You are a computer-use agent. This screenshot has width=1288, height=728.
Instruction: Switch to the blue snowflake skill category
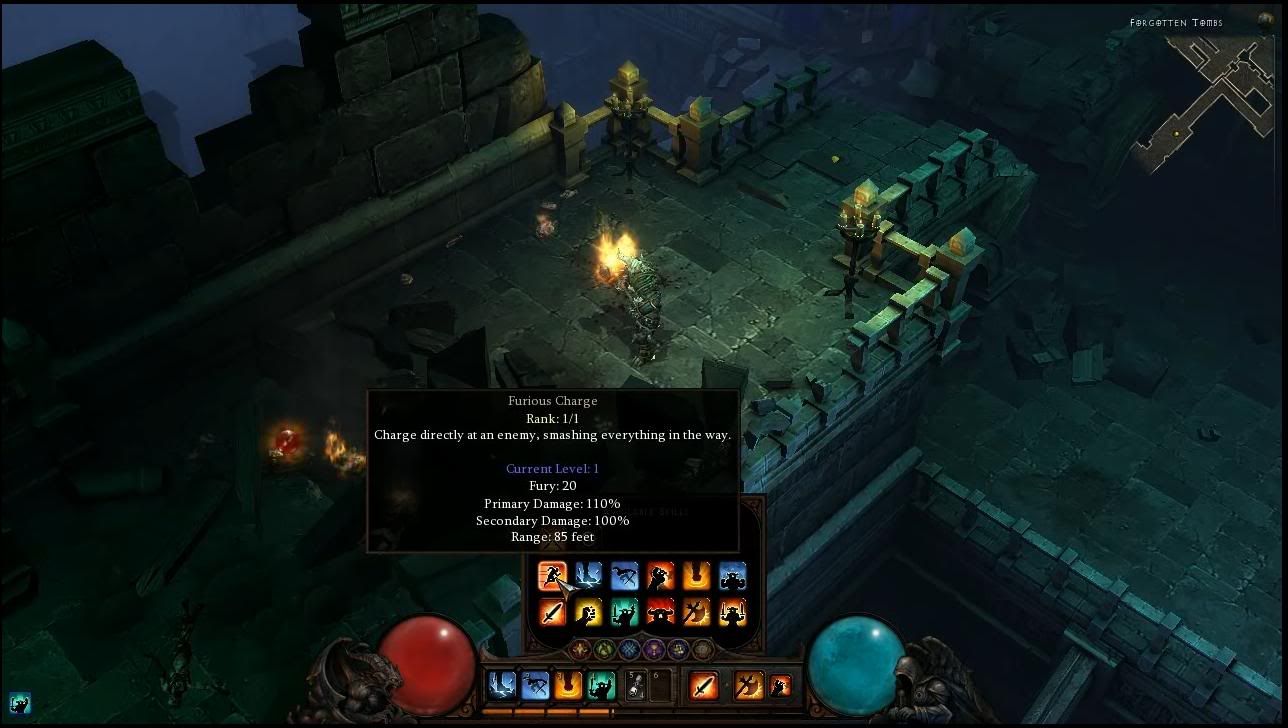[x=629, y=650]
